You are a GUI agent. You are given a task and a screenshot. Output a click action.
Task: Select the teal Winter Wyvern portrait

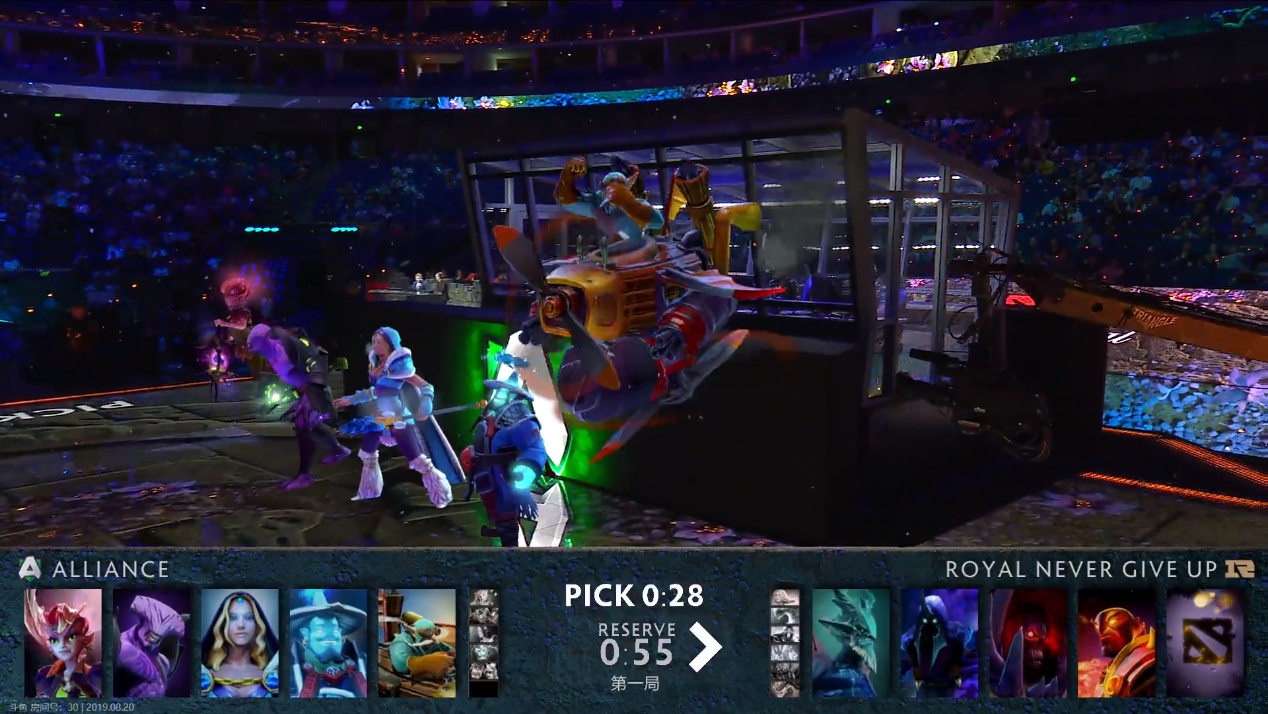[850, 643]
